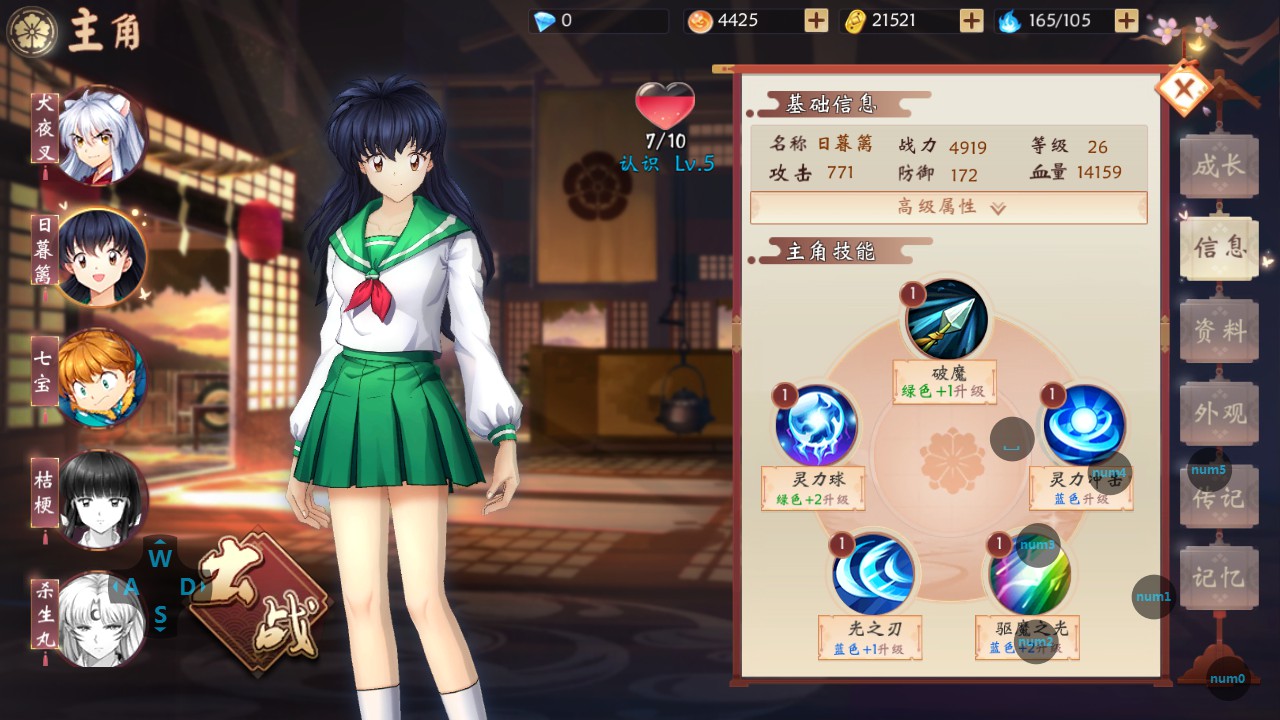Open the 光之刃 skill icon
The width and height of the screenshot is (1280, 720).
873,574
